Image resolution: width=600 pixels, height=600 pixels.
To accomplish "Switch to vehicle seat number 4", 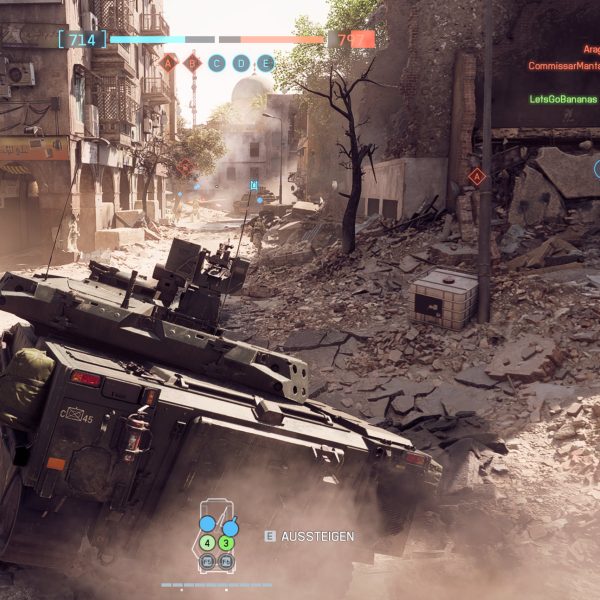I will (x=207, y=543).
